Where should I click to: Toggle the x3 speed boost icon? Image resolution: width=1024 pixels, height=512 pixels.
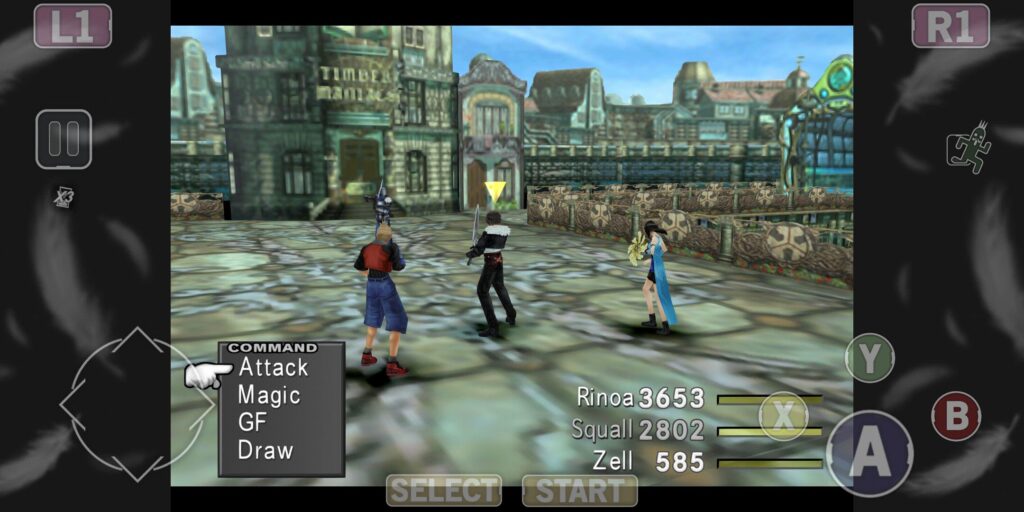(64, 197)
